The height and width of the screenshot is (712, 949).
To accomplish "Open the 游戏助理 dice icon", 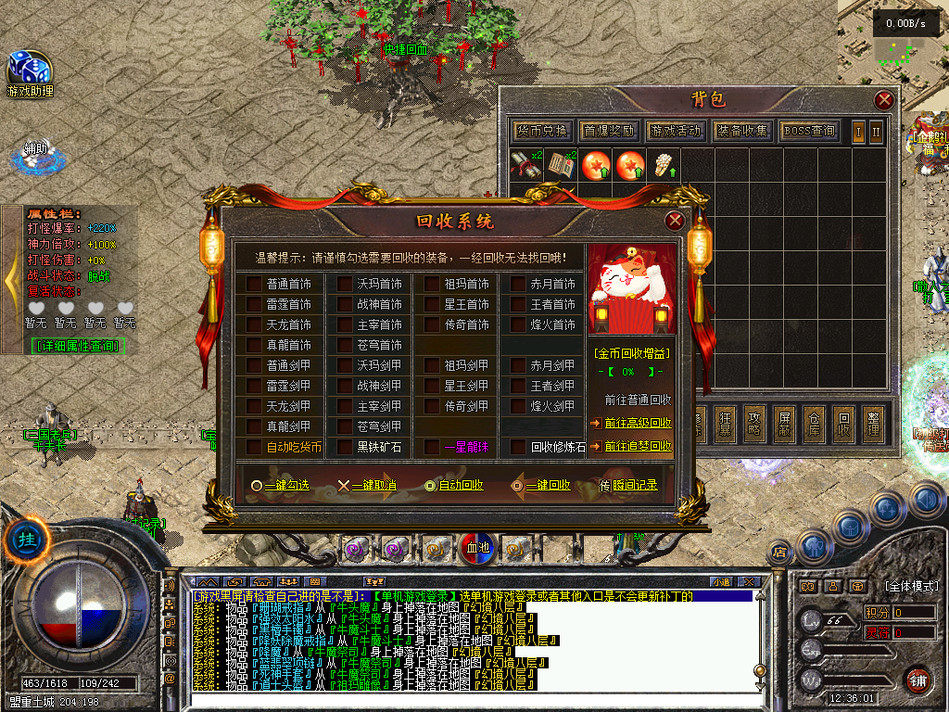I will pyautogui.click(x=29, y=73).
